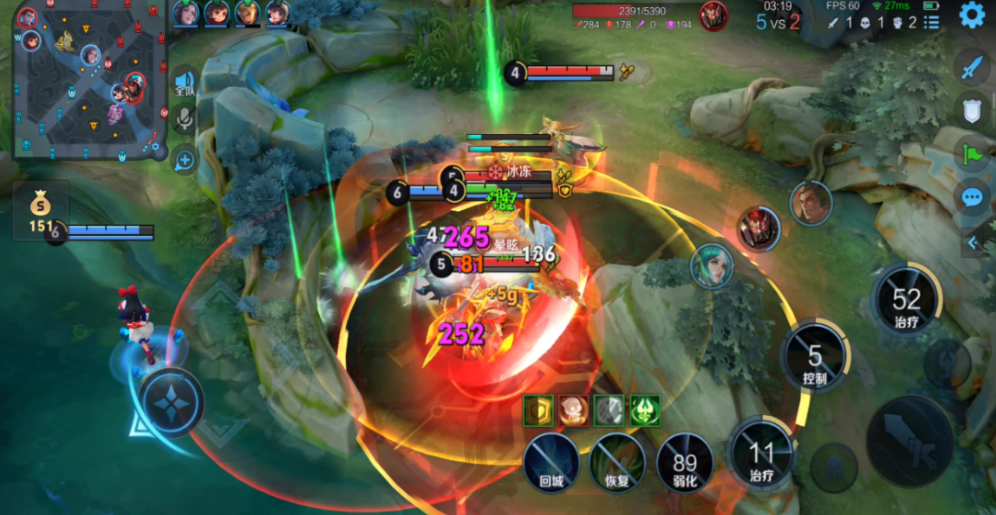Target the green-haired enemy hero portrait

click(711, 266)
